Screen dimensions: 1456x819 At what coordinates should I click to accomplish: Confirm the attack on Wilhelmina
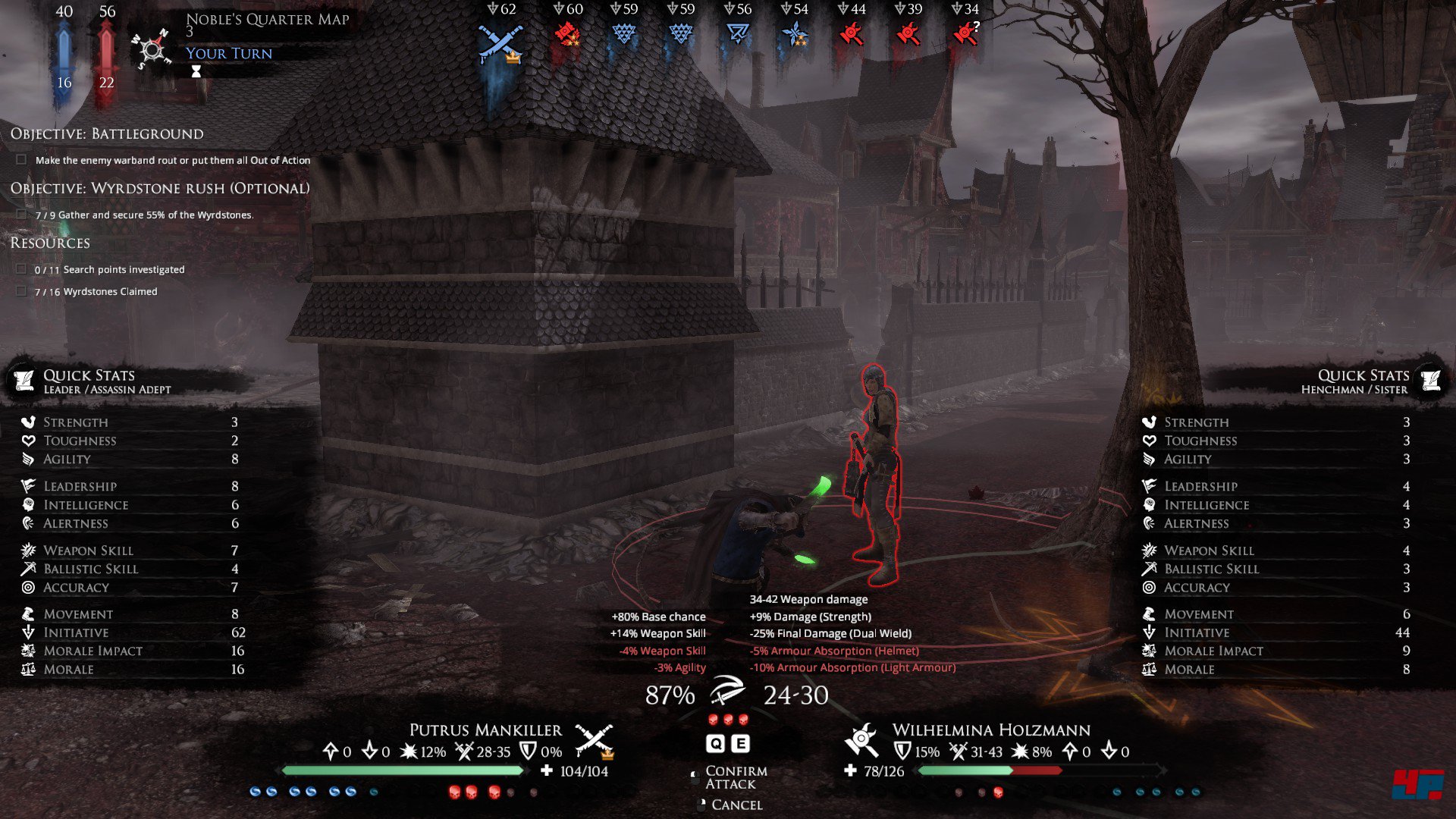coord(735,777)
